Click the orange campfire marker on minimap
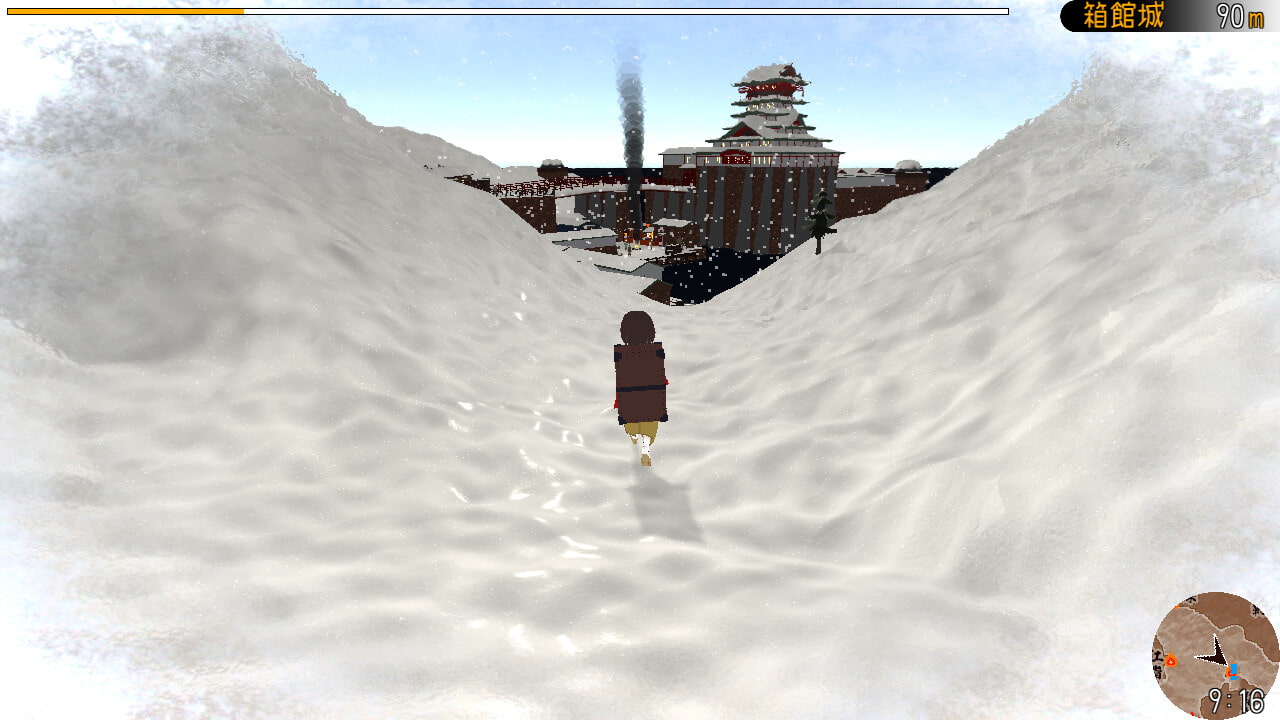1280x720 pixels. tap(1171, 661)
